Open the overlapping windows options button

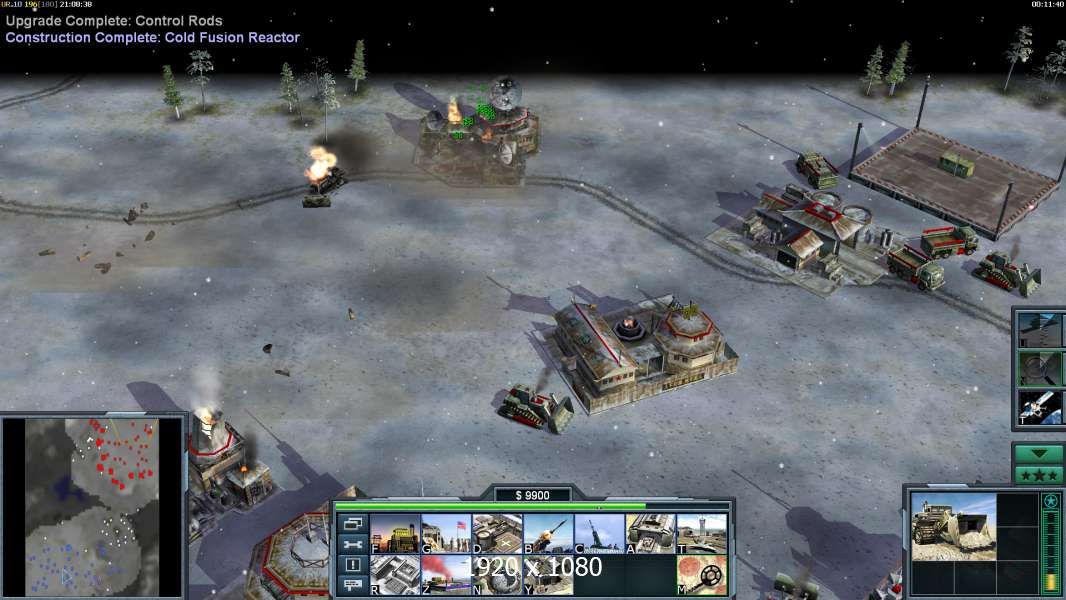click(x=352, y=523)
